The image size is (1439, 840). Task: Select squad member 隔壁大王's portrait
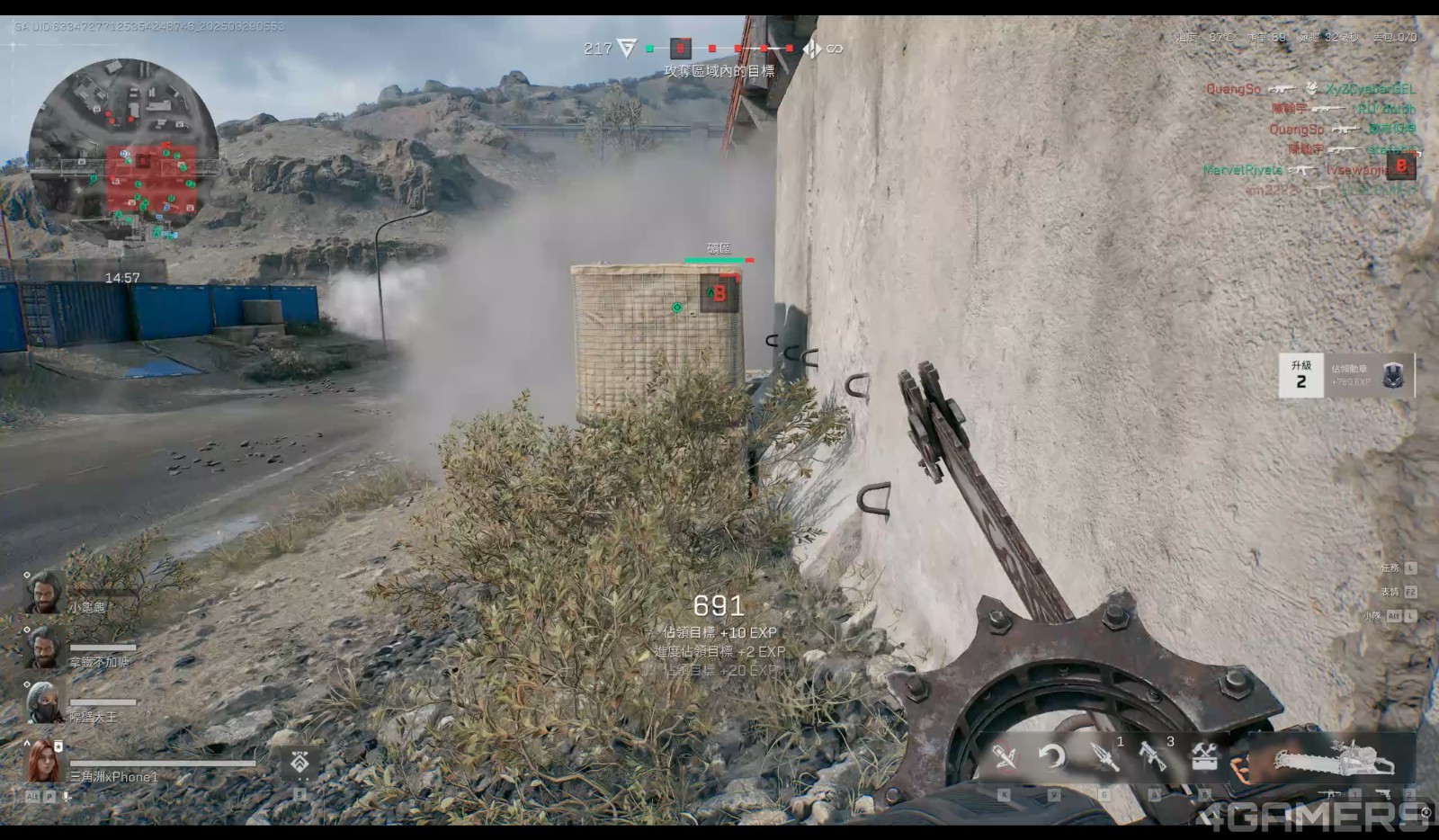pos(43,701)
